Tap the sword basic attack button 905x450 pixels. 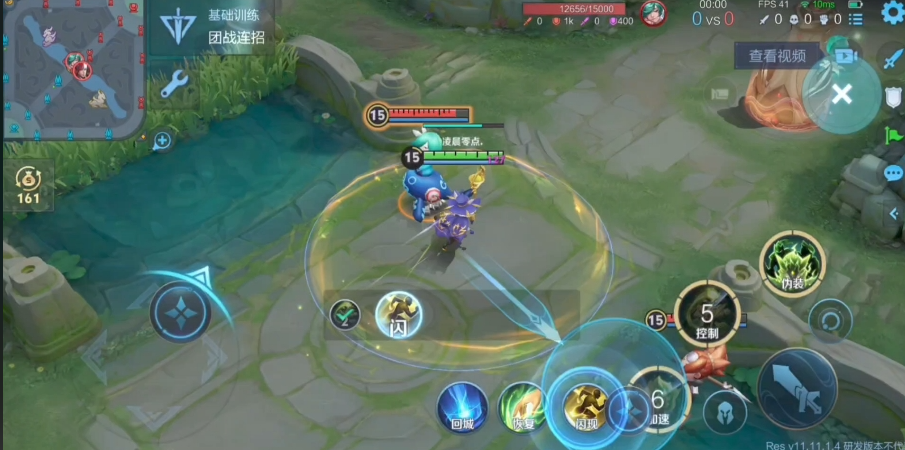tap(796, 387)
